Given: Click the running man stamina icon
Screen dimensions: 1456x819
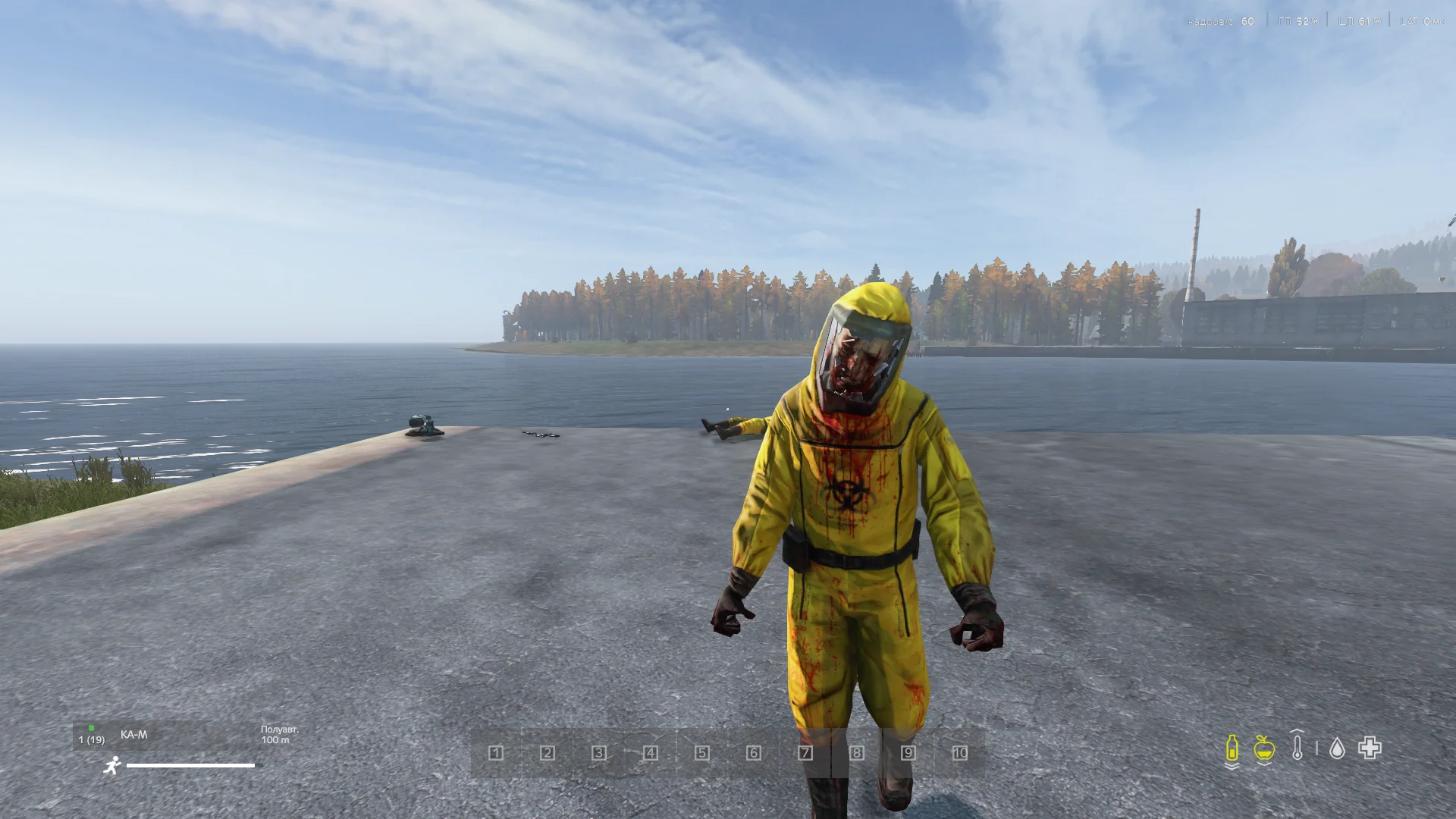Looking at the screenshot, I should click(113, 765).
